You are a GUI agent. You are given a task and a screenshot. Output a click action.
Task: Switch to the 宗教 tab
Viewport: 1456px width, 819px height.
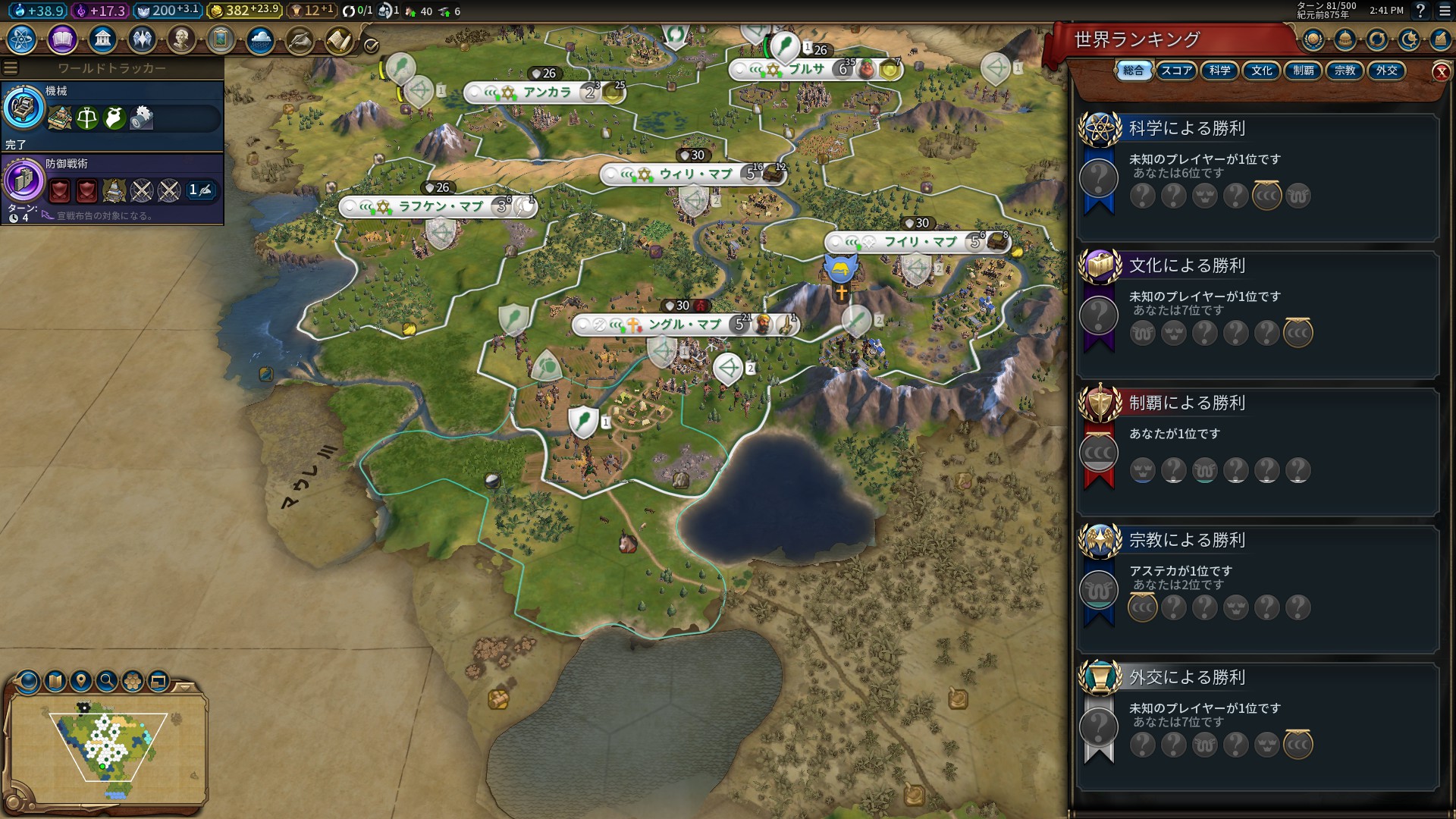tap(1345, 71)
